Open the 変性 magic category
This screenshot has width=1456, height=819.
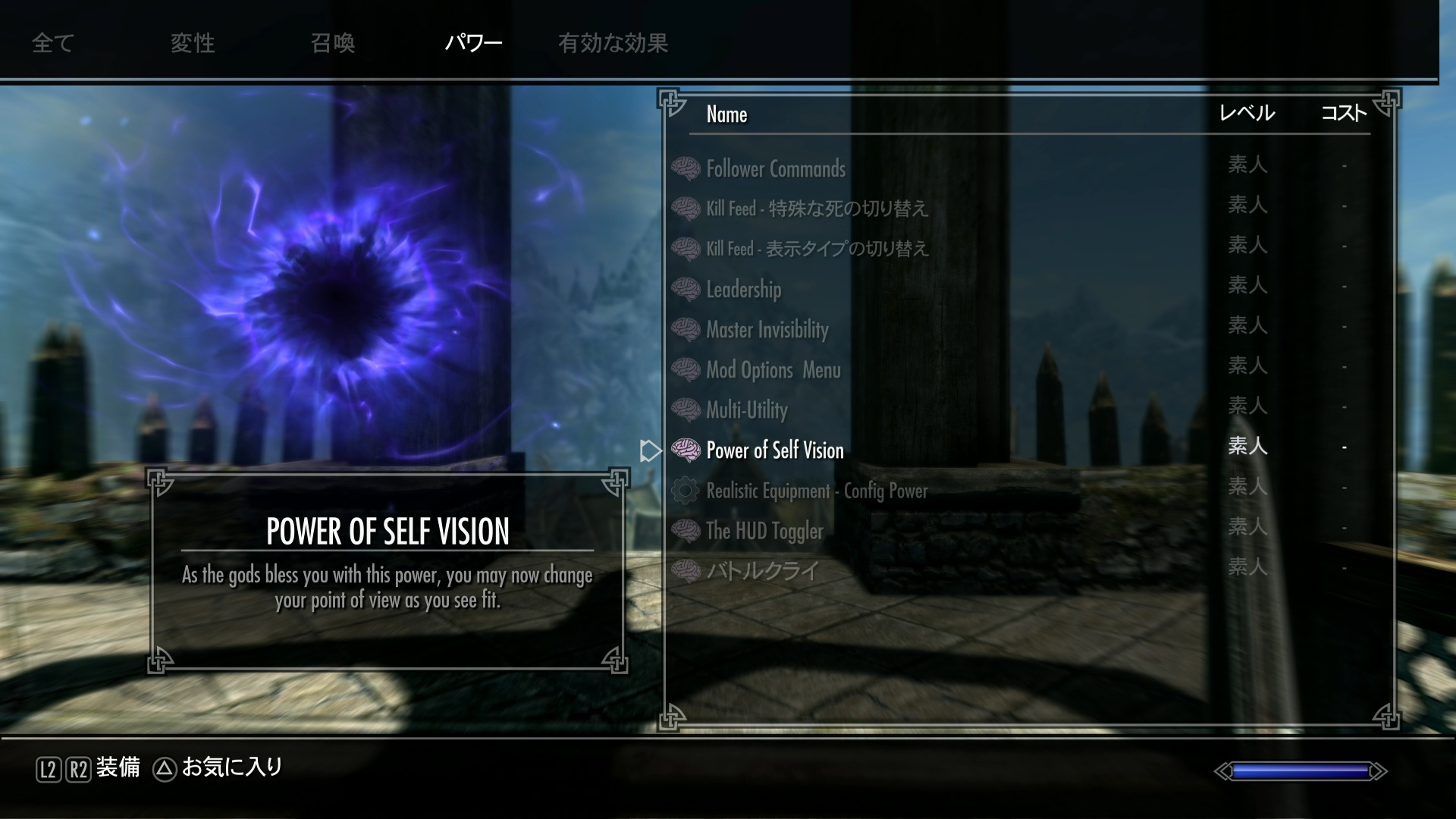[x=193, y=43]
